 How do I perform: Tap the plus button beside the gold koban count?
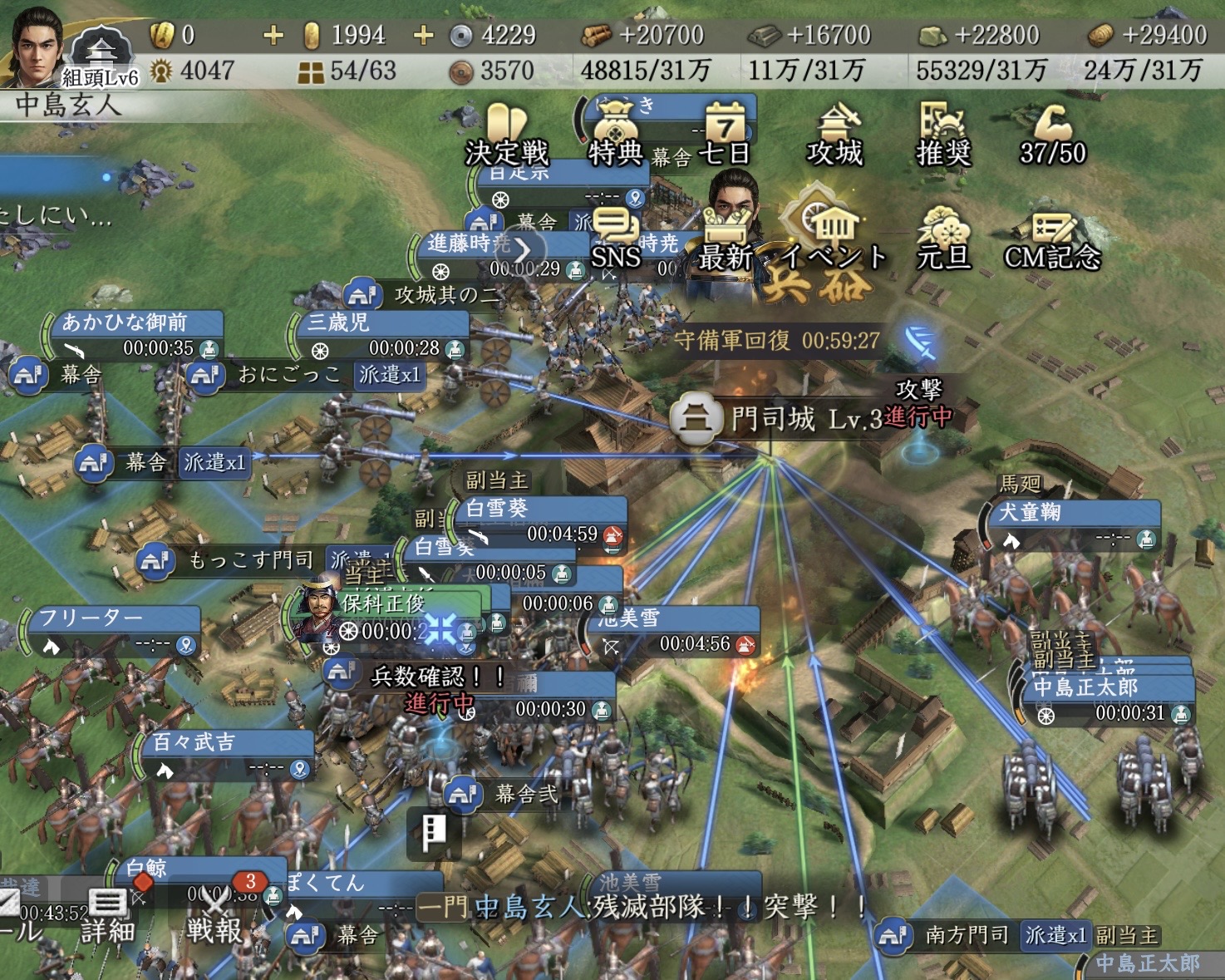[273, 35]
